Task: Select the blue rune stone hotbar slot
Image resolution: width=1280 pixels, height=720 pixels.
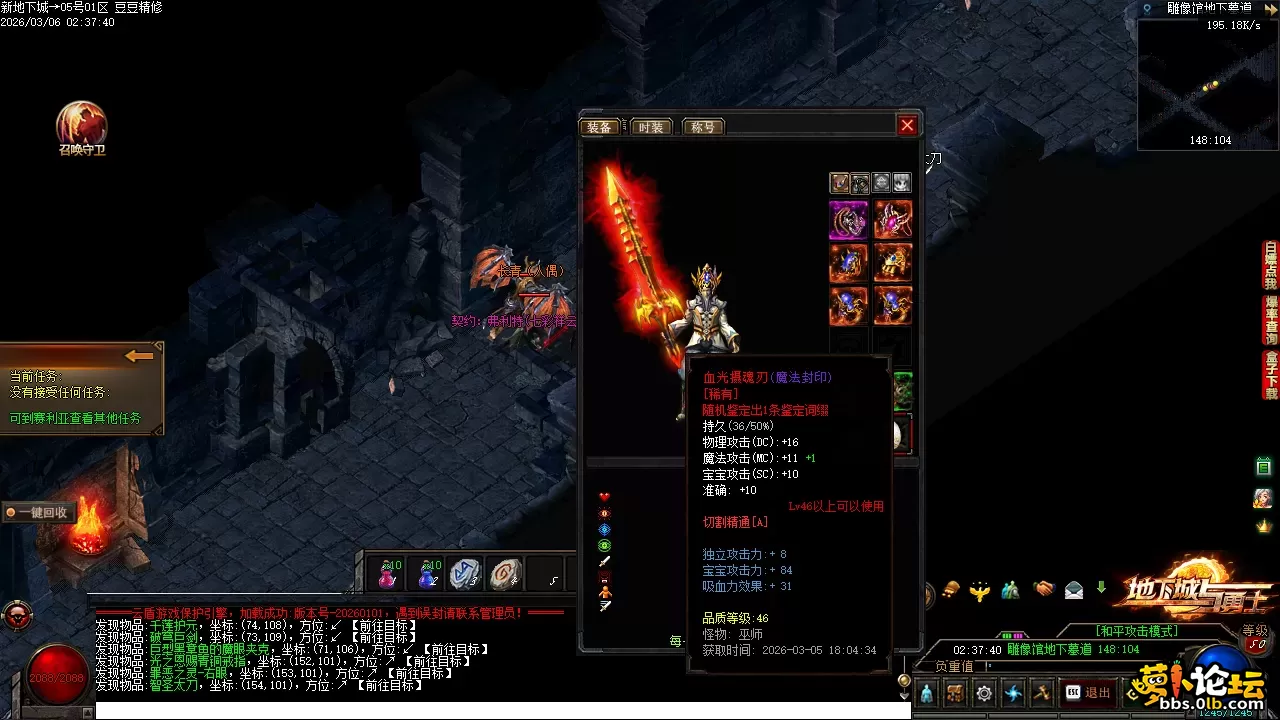Action: tap(465, 574)
